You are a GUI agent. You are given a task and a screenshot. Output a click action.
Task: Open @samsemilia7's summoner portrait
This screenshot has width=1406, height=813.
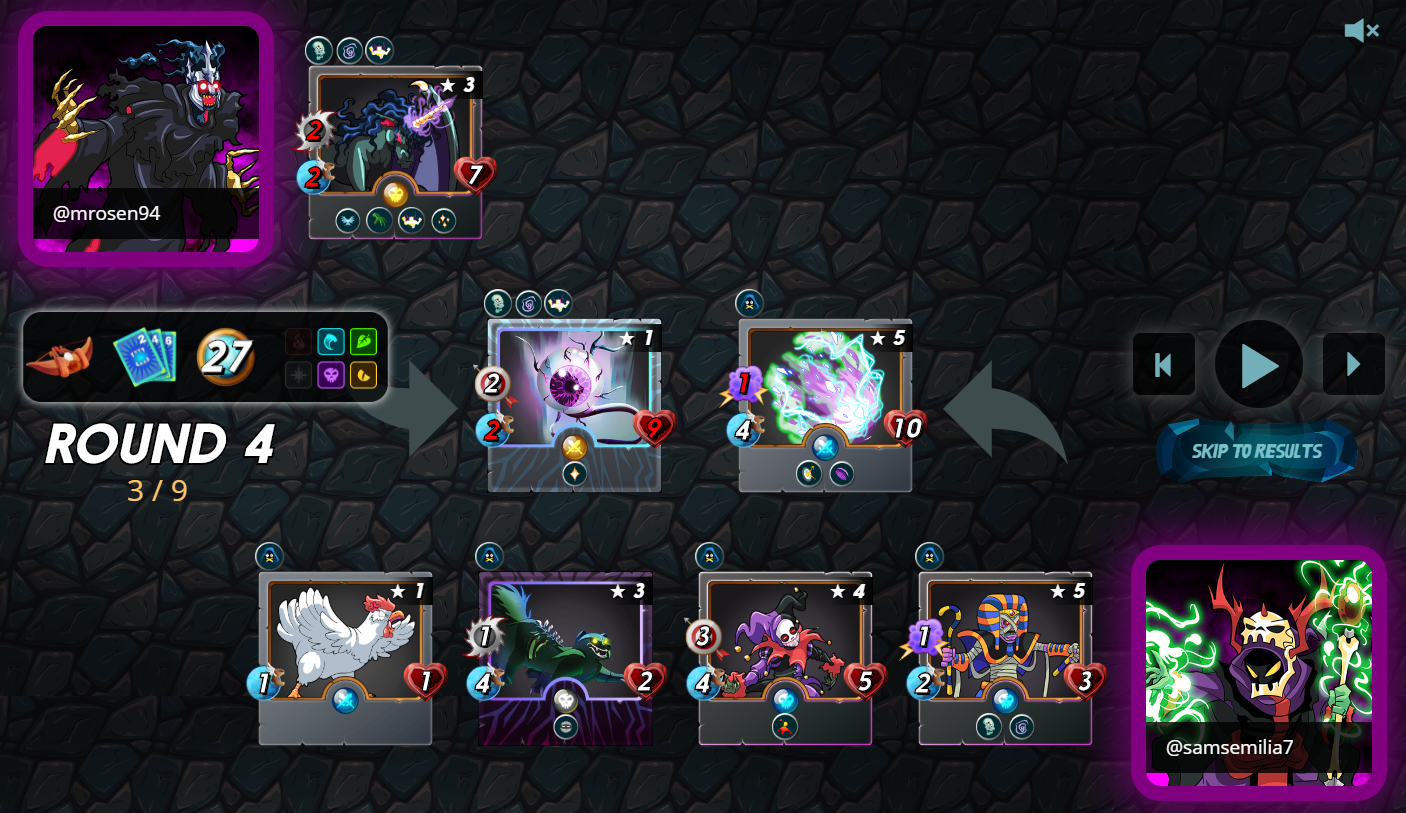point(1258,672)
